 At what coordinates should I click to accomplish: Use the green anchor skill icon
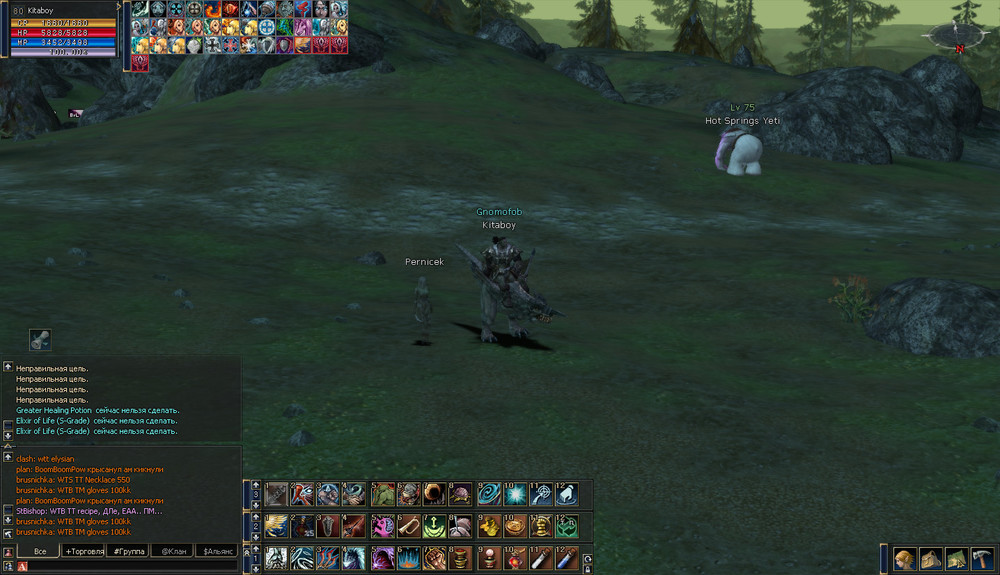pos(435,526)
